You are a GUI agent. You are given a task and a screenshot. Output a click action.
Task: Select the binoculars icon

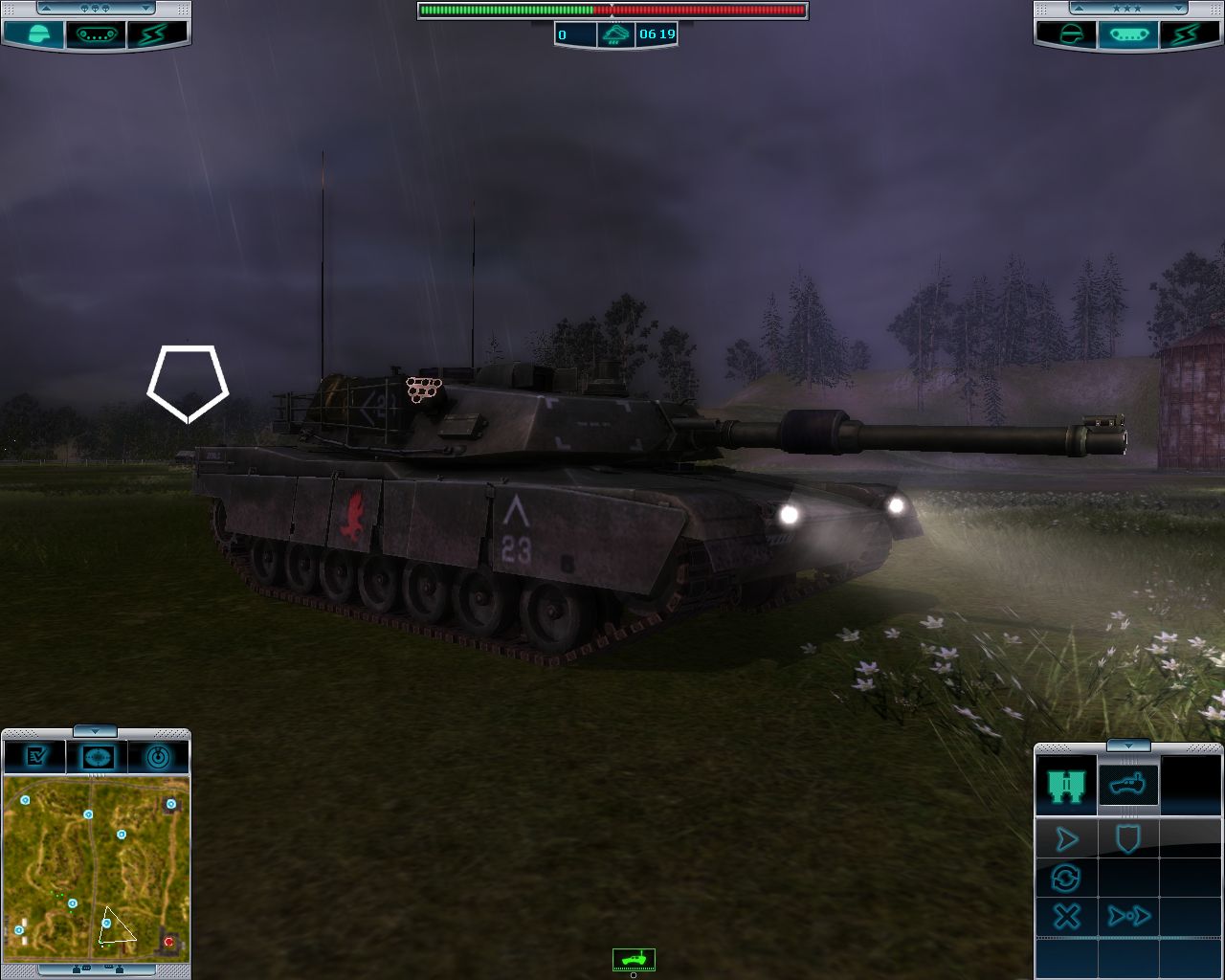click(1065, 785)
